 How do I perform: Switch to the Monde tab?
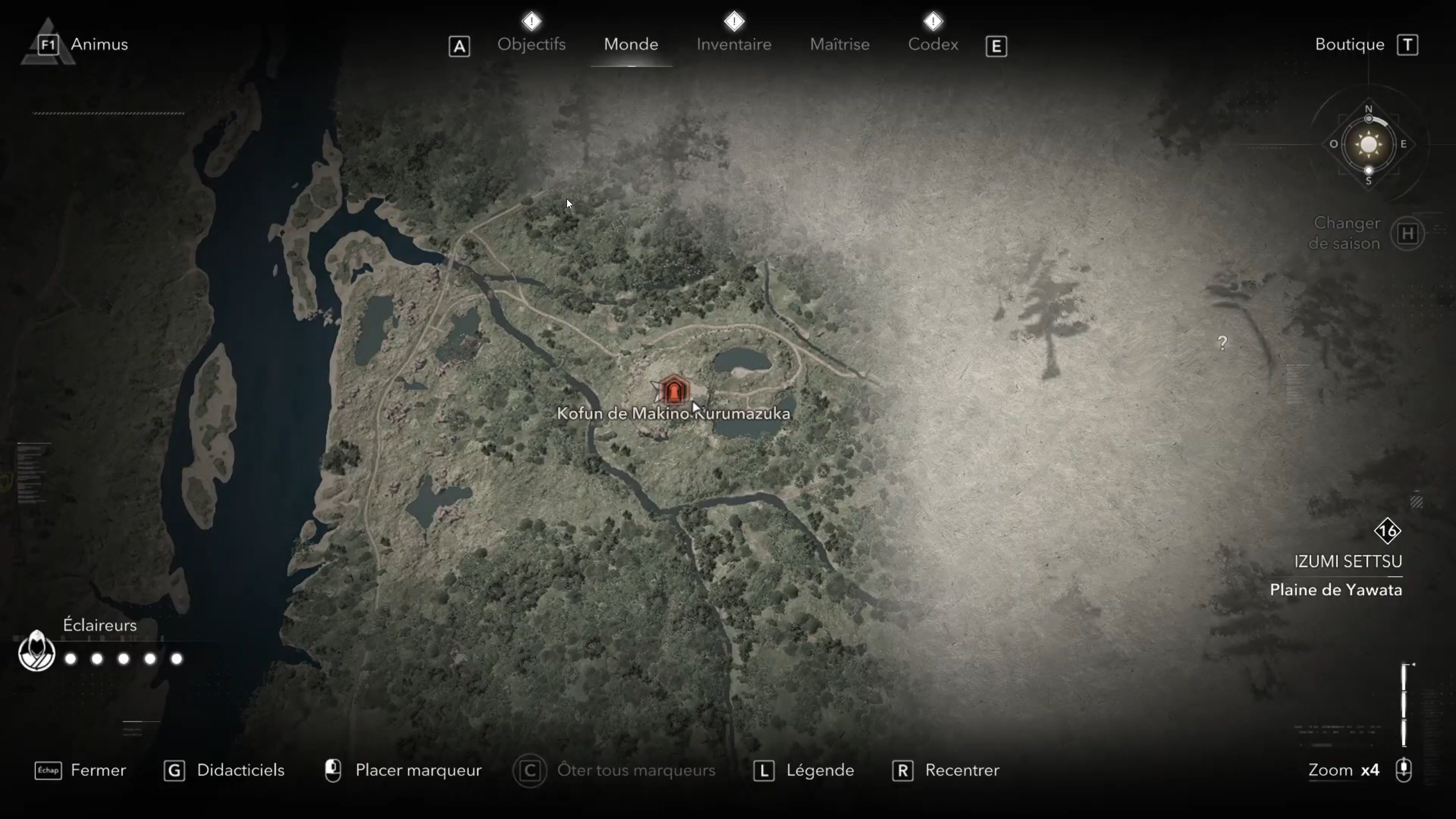tap(631, 44)
